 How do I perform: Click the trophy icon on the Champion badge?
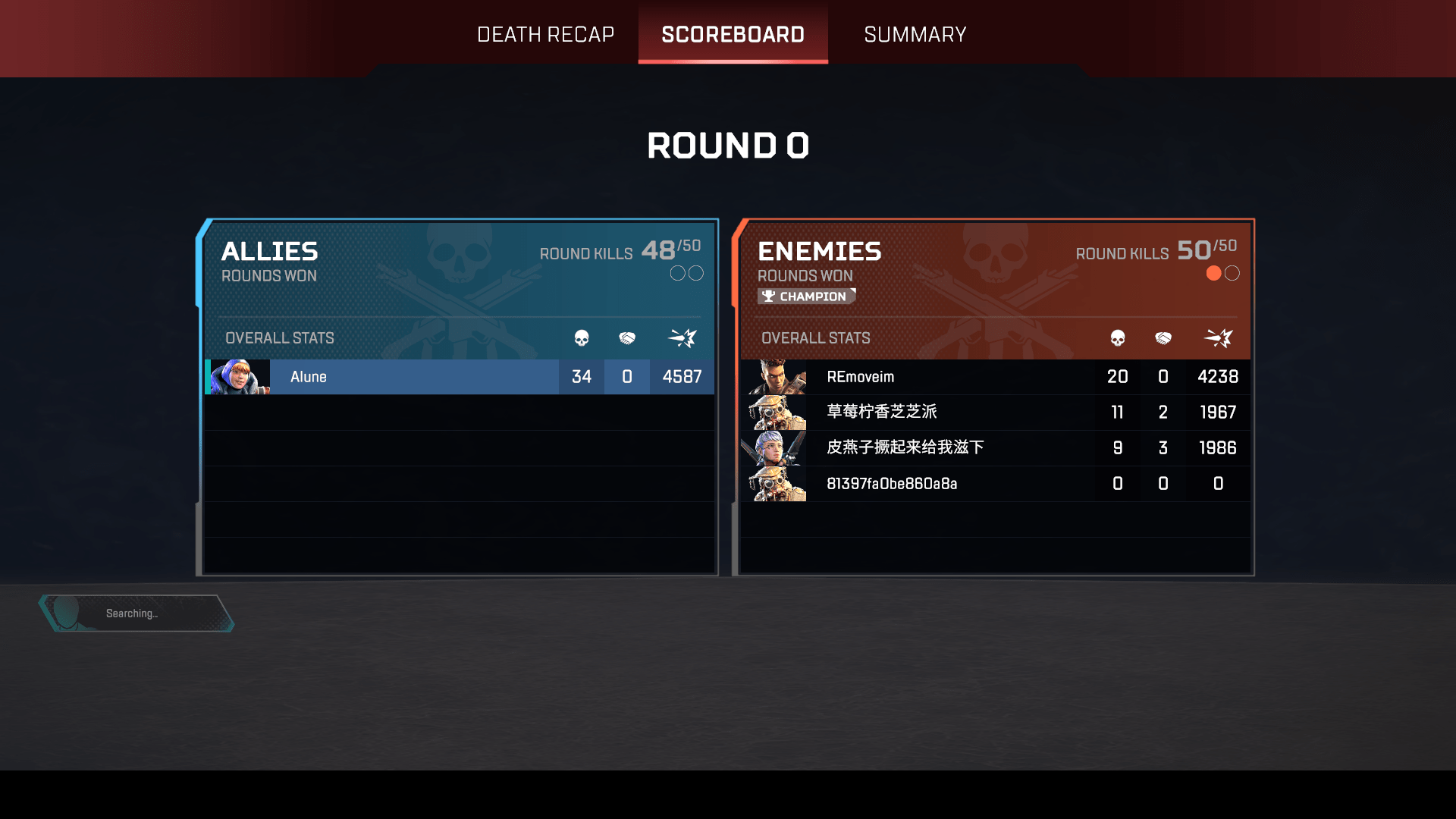(769, 297)
